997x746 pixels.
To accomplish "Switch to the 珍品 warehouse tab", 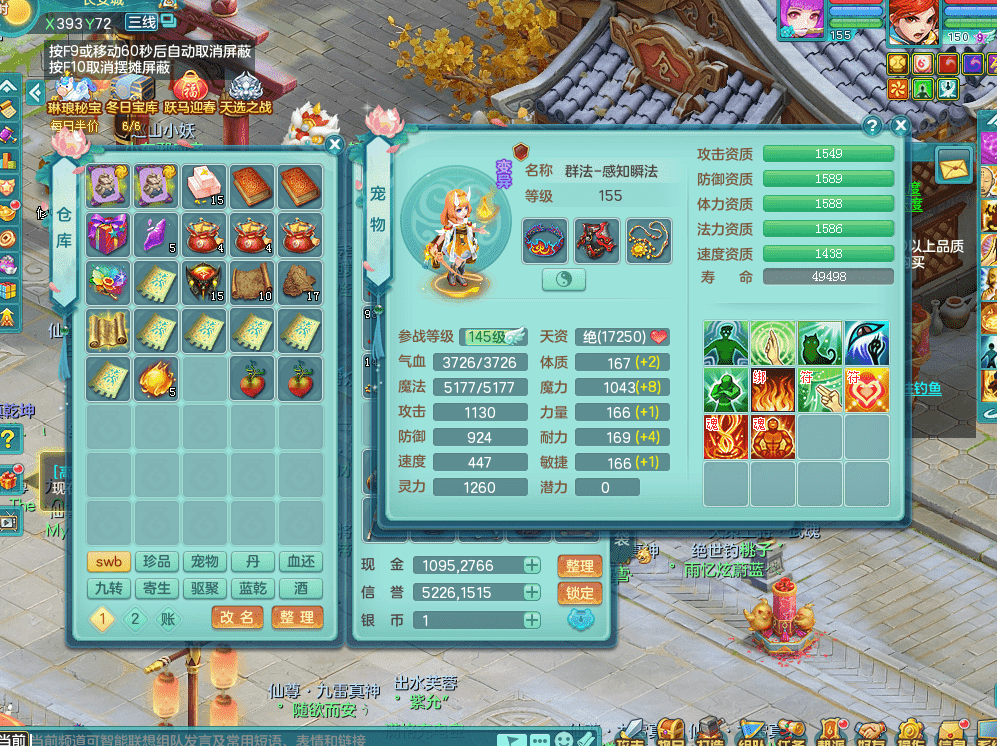I will (157, 562).
